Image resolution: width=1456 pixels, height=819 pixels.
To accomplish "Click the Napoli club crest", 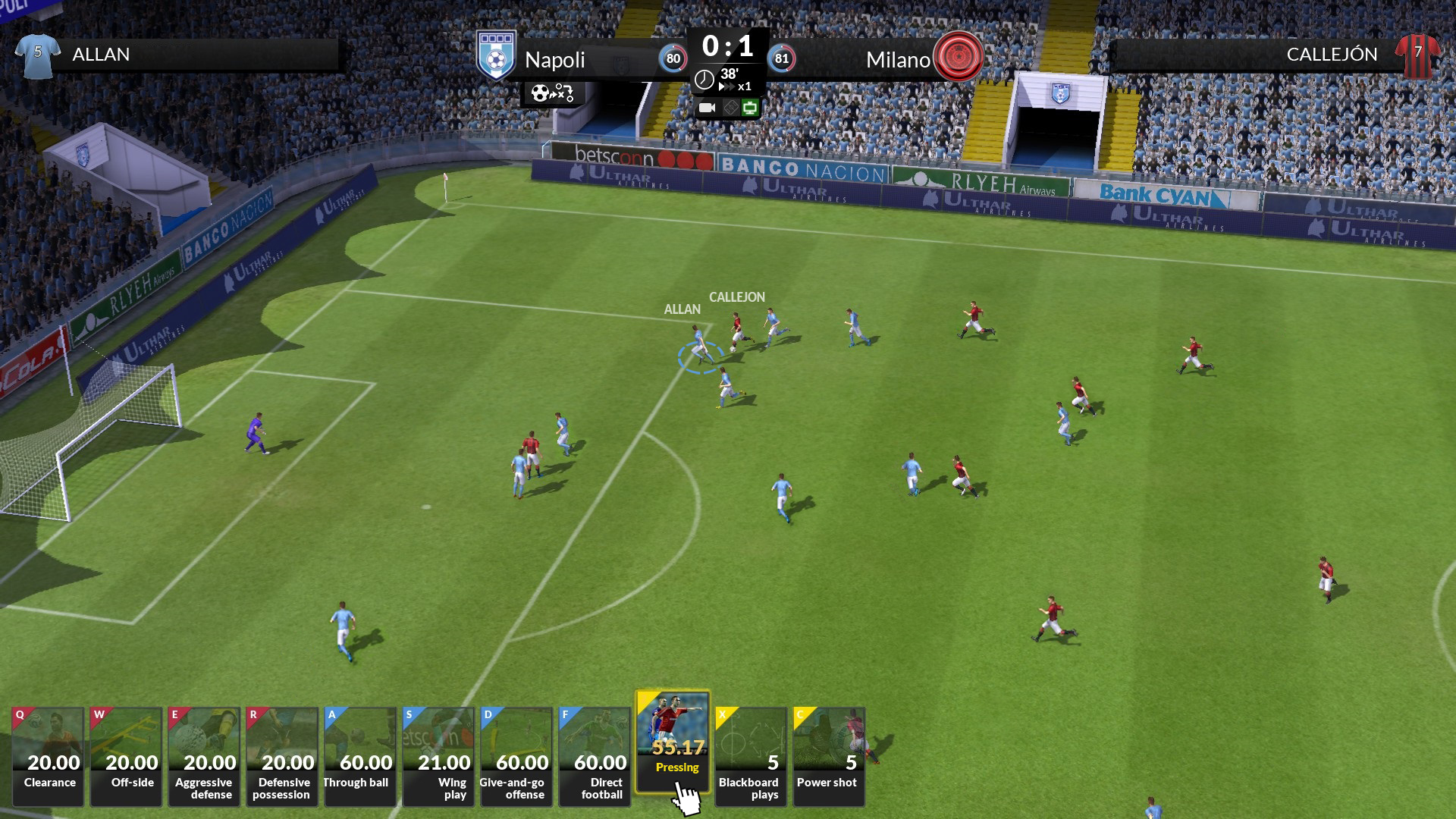I will click(x=497, y=55).
